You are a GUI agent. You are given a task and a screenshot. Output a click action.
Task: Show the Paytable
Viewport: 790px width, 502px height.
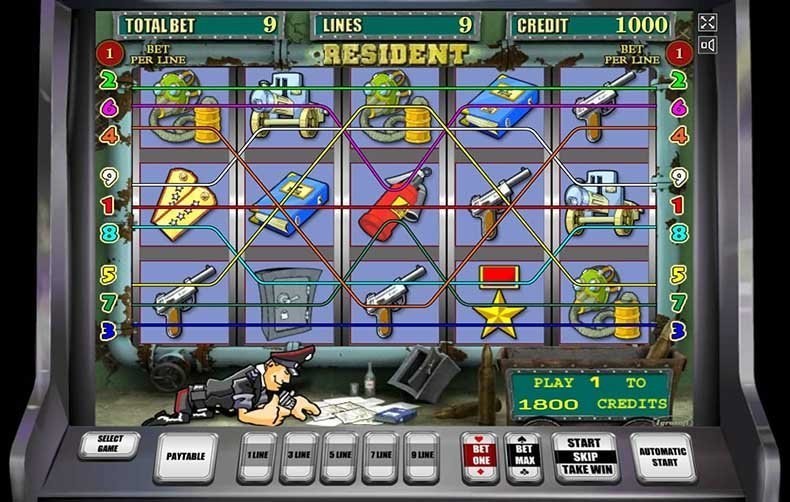[186, 456]
